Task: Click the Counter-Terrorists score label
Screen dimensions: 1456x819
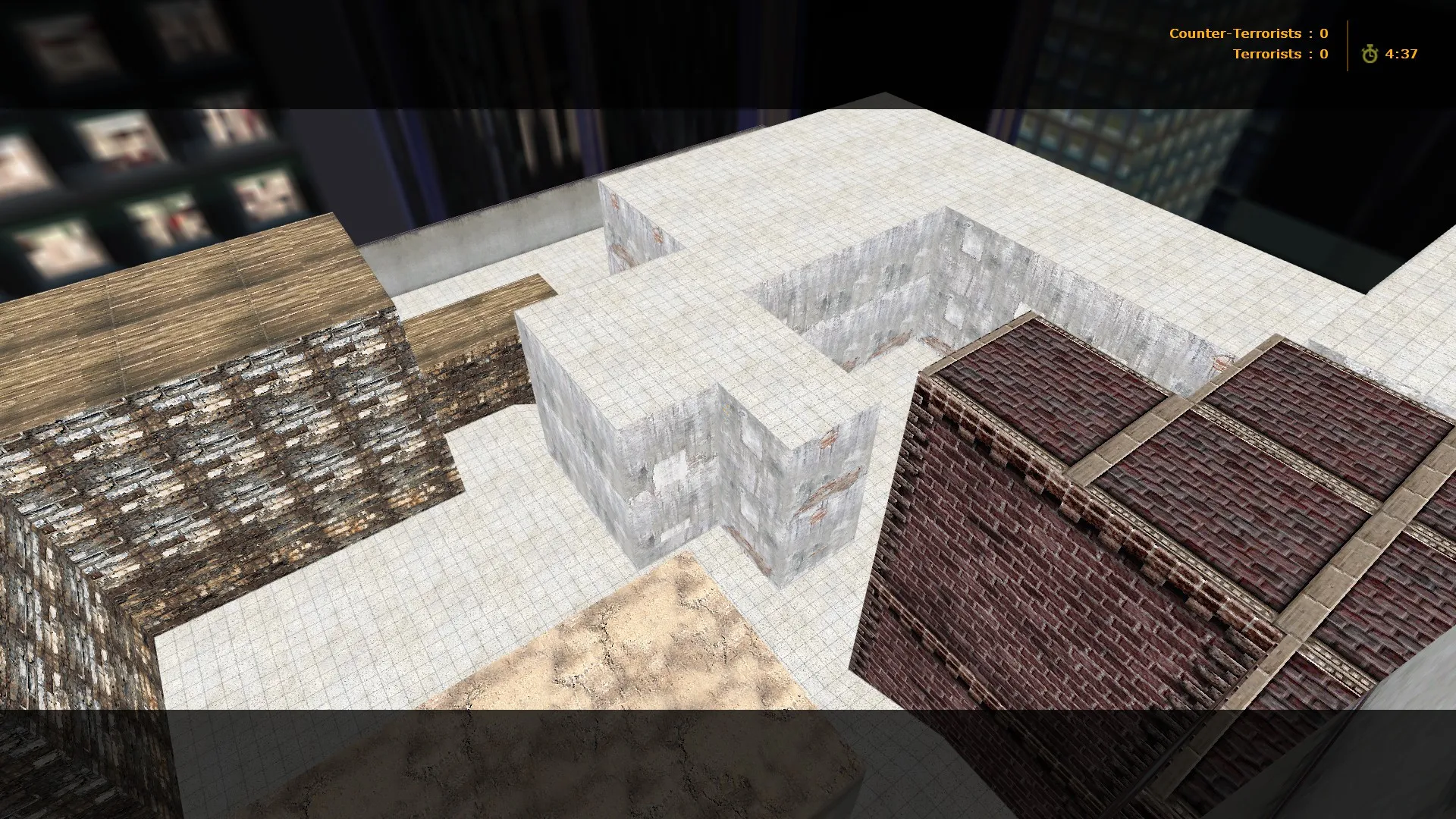Action: click(x=1235, y=33)
